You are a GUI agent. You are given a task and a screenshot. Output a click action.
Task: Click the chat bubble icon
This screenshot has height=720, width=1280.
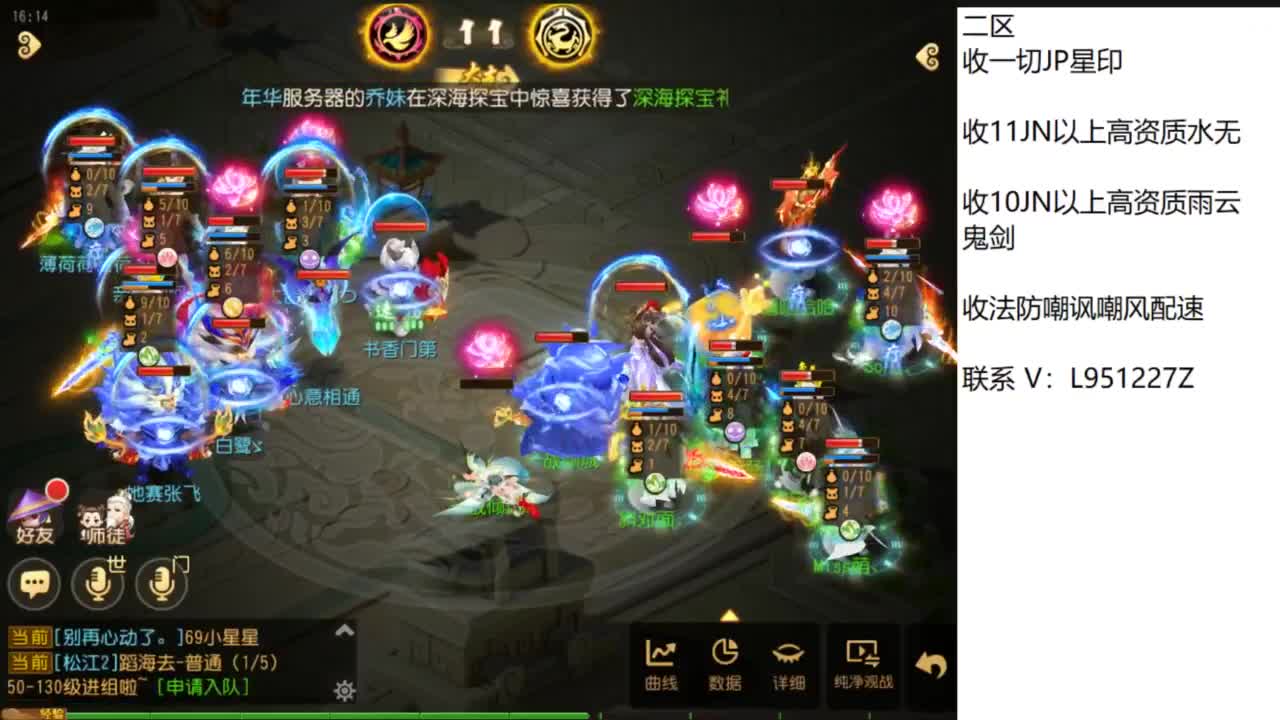pos(36,583)
